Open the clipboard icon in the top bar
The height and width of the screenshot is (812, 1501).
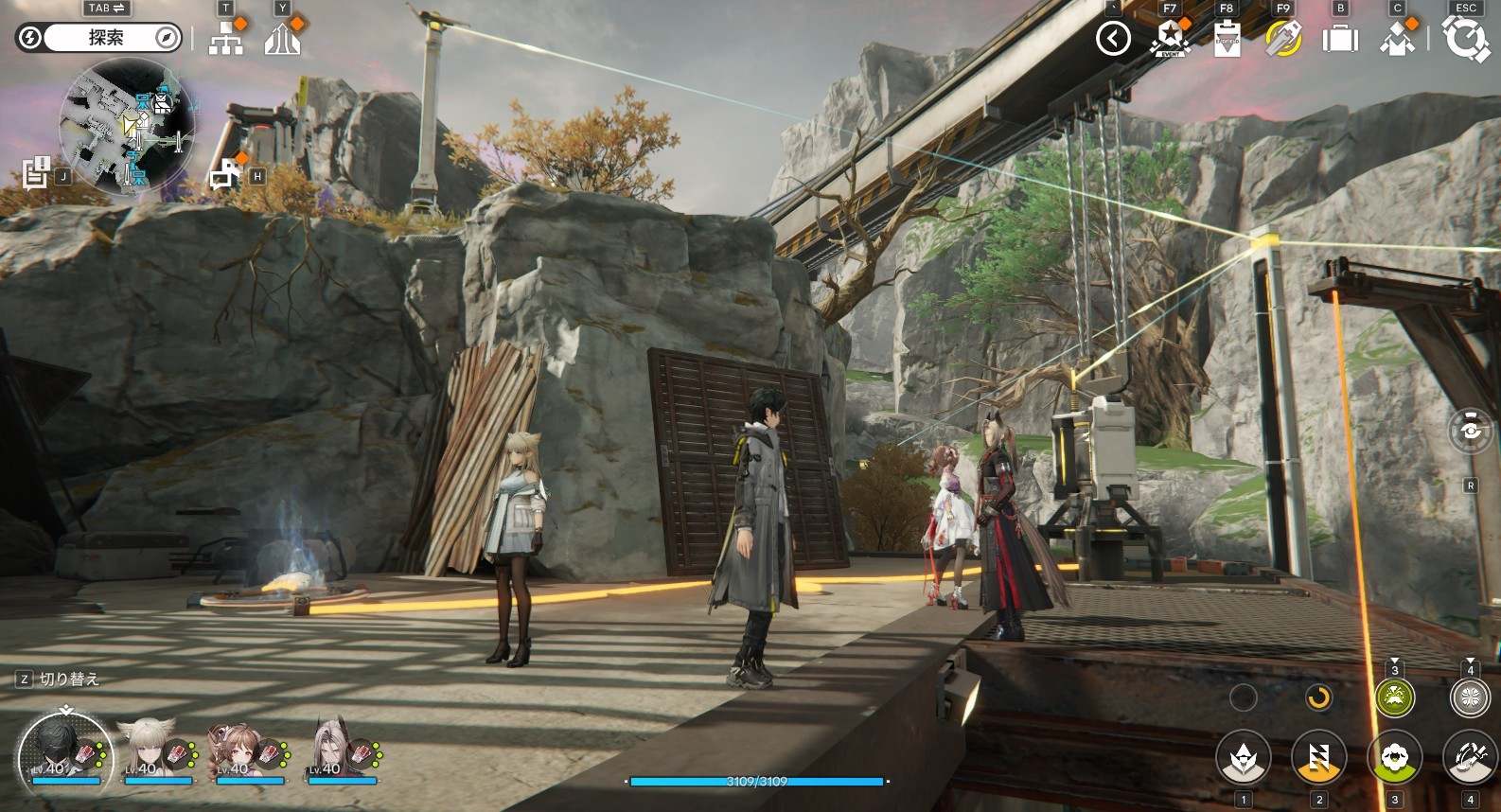point(1227,39)
